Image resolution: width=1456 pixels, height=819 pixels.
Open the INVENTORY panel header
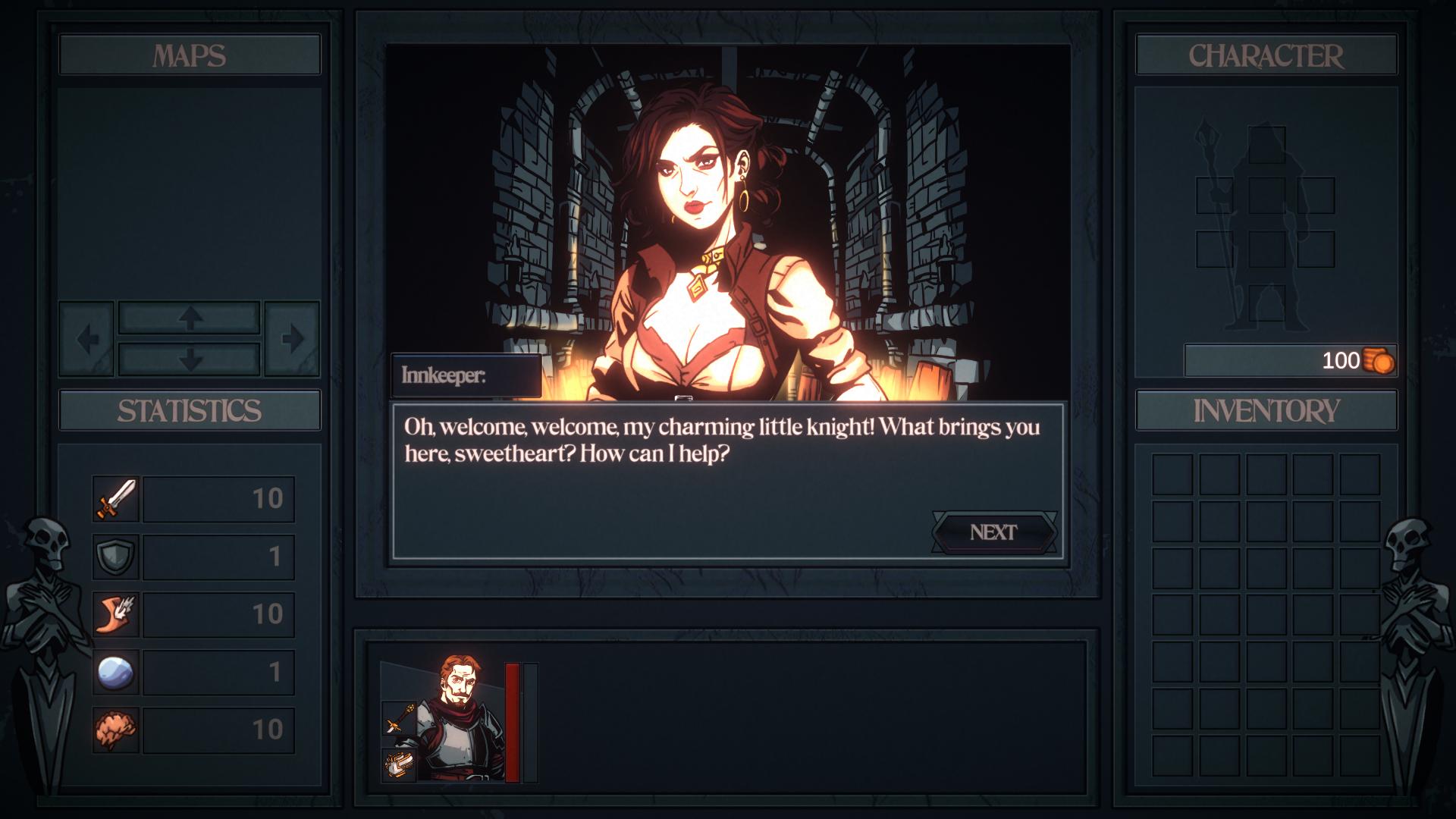click(1266, 412)
